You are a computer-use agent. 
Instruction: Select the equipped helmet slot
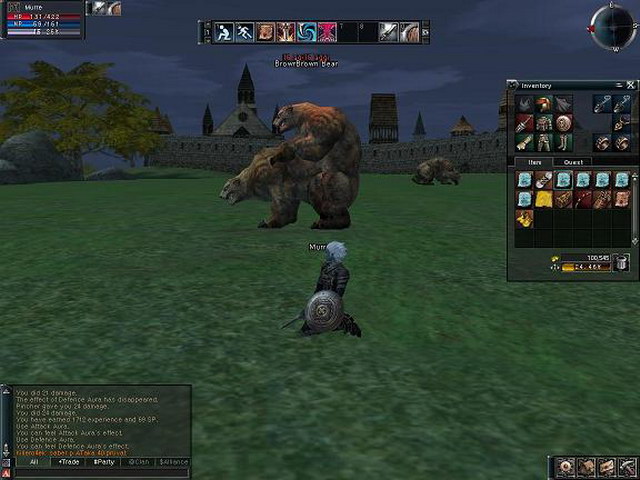pos(543,104)
